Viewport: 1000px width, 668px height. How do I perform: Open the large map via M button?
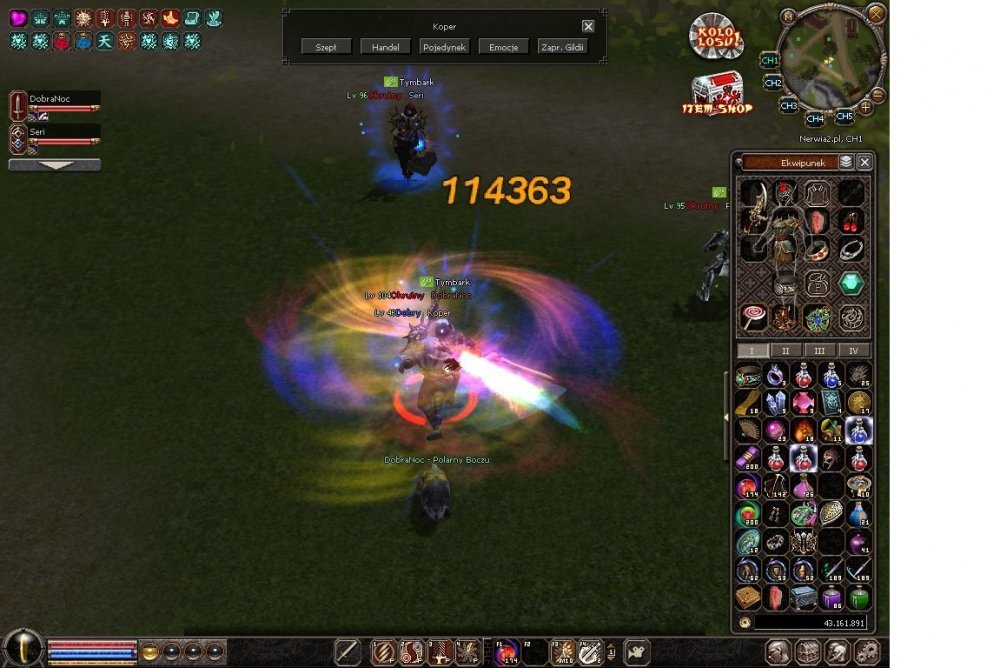point(789,15)
